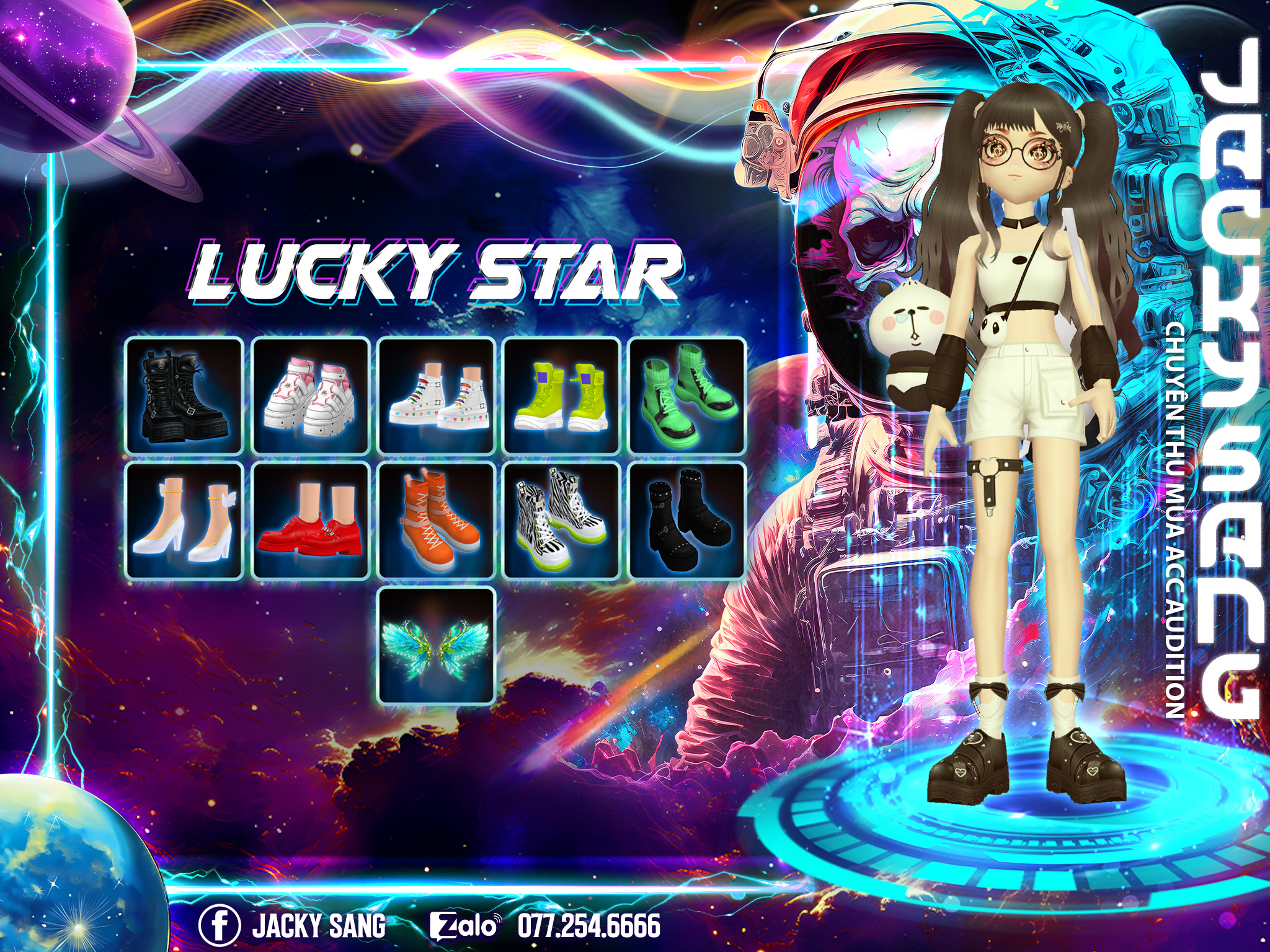Select the white high heels slot
1270x952 pixels.
pyautogui.click(x=184, y=521)
